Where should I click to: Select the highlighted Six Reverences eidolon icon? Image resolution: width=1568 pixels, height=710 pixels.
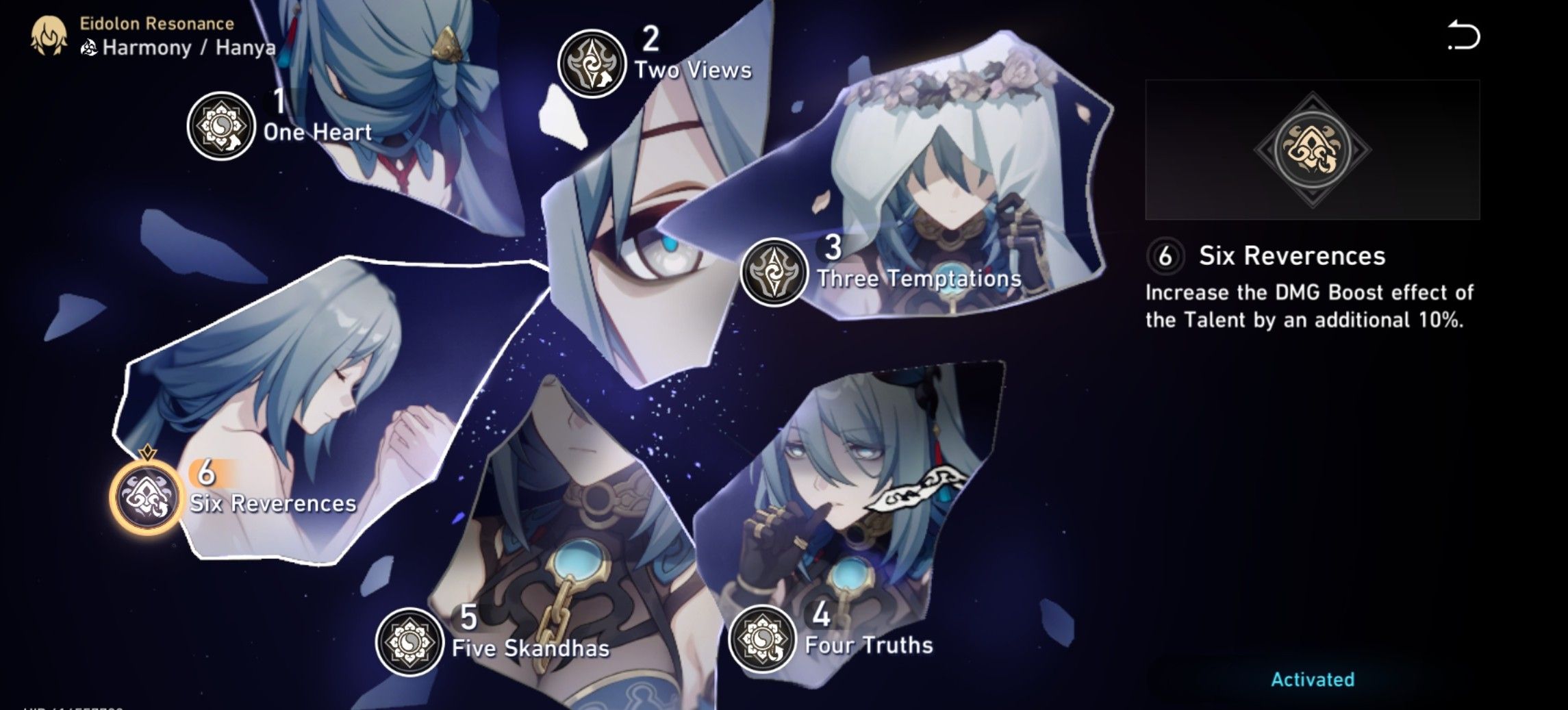click(x=146, y=496)
